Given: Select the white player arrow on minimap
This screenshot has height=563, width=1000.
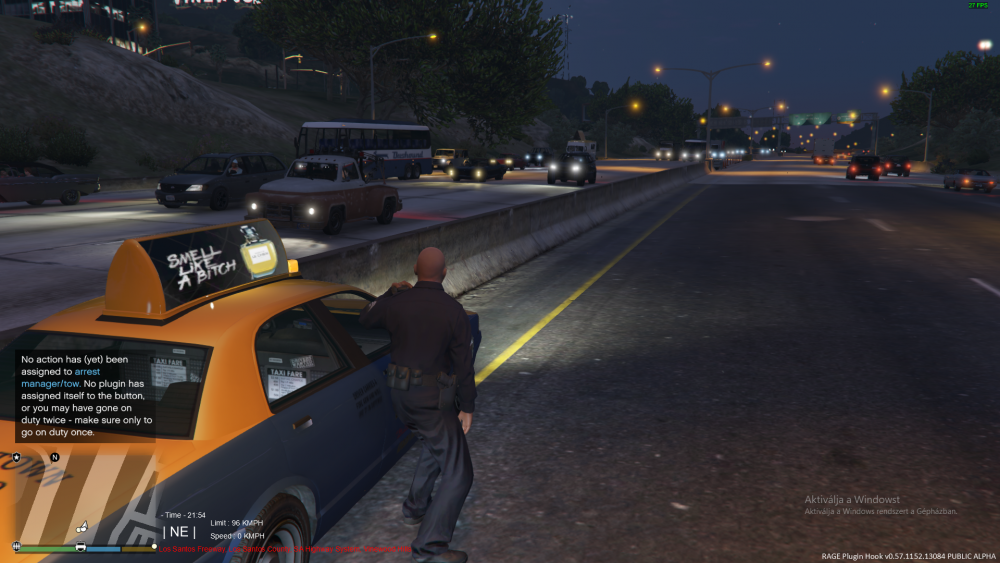Looking at the screenshot, I should coord(84,526).
